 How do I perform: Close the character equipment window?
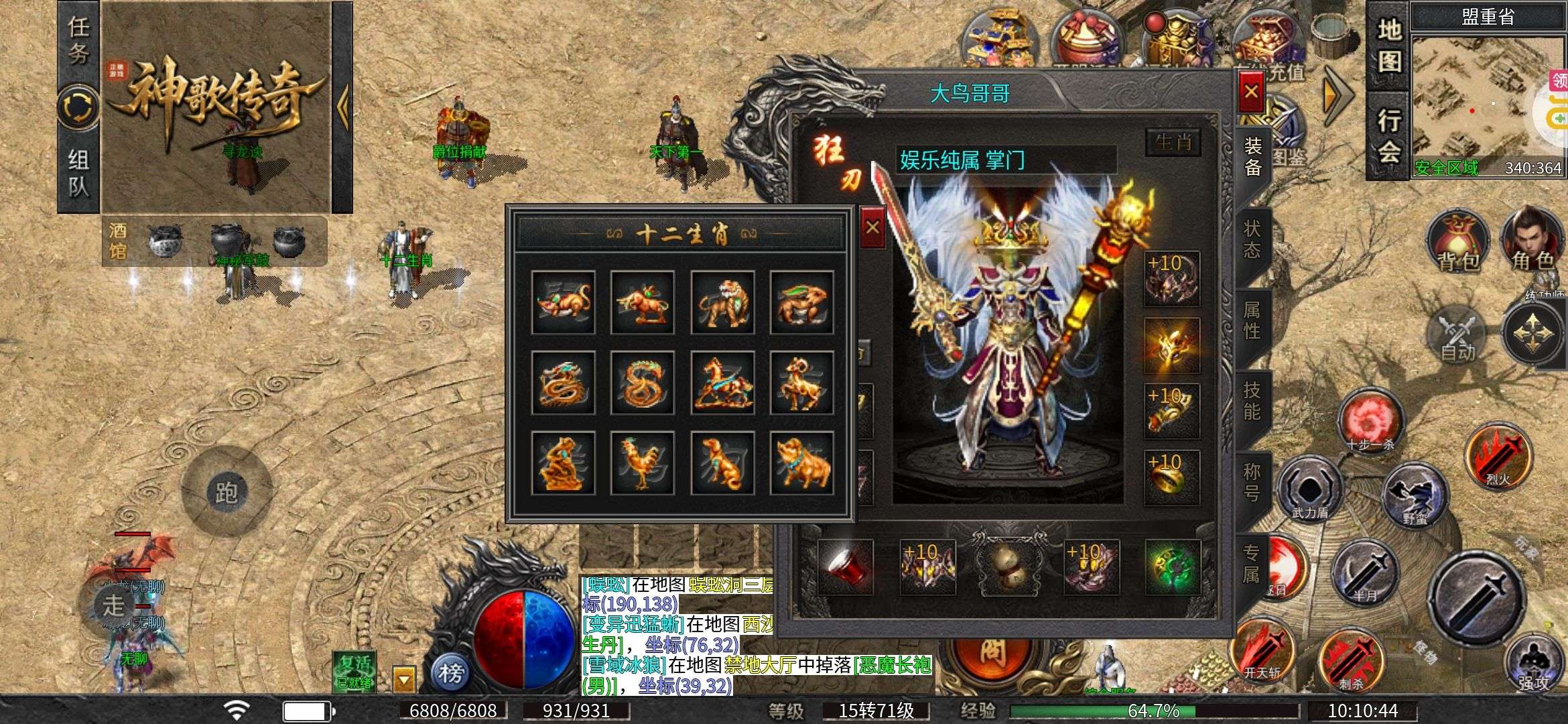1250,92
